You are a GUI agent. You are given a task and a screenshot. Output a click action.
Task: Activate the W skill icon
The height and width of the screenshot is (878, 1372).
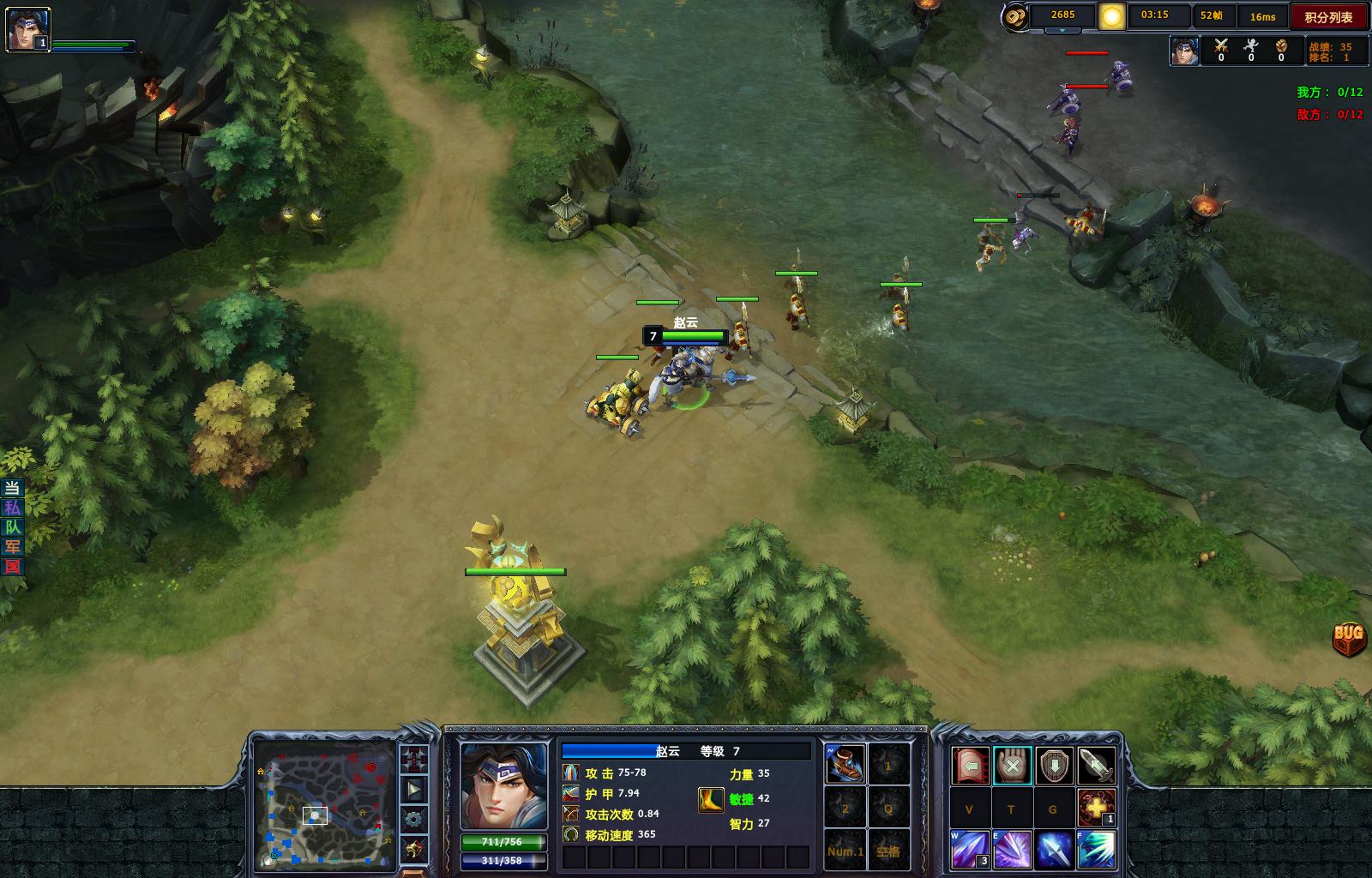970,849
